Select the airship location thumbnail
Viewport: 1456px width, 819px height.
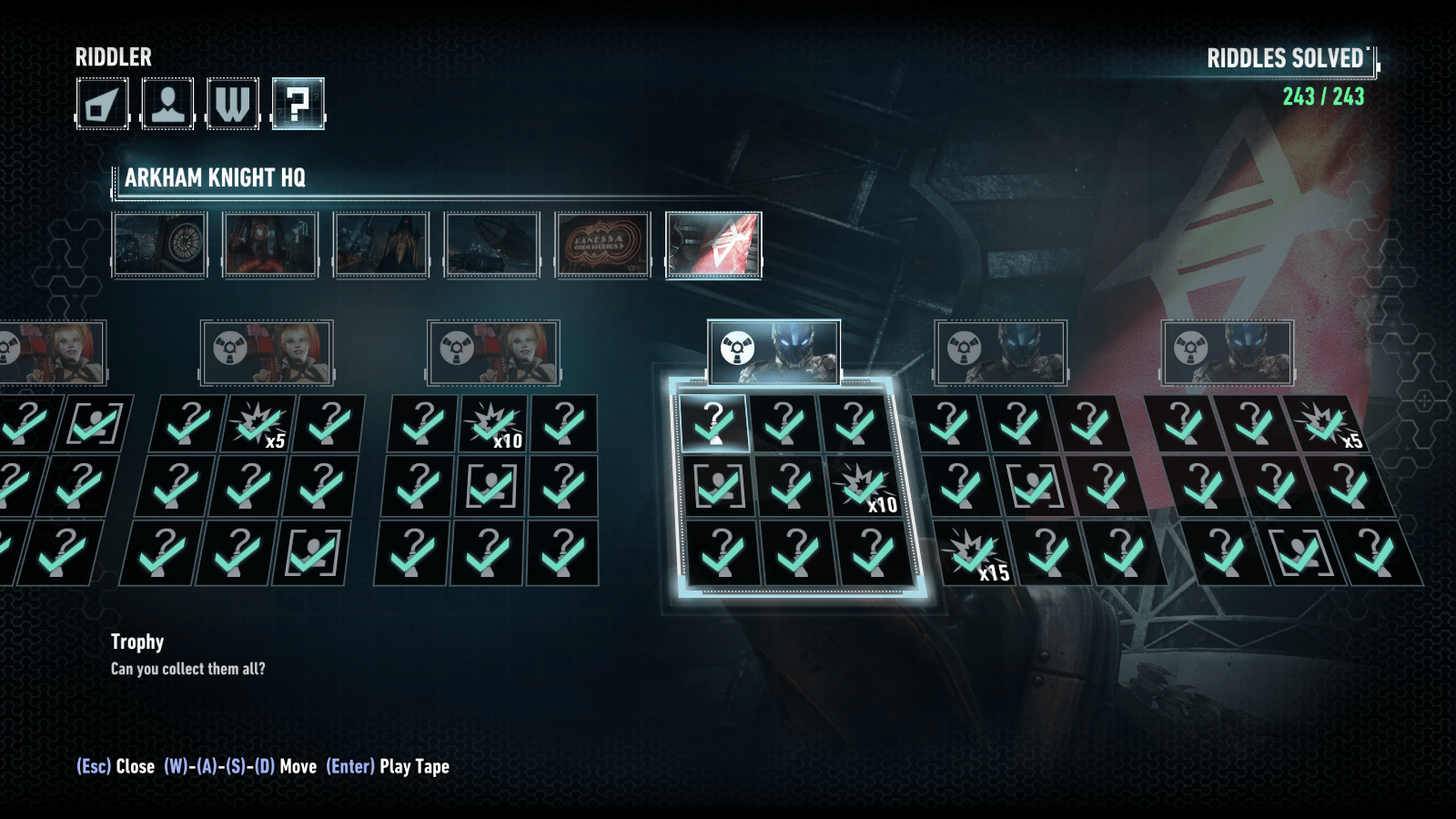[x=491, y=244]
